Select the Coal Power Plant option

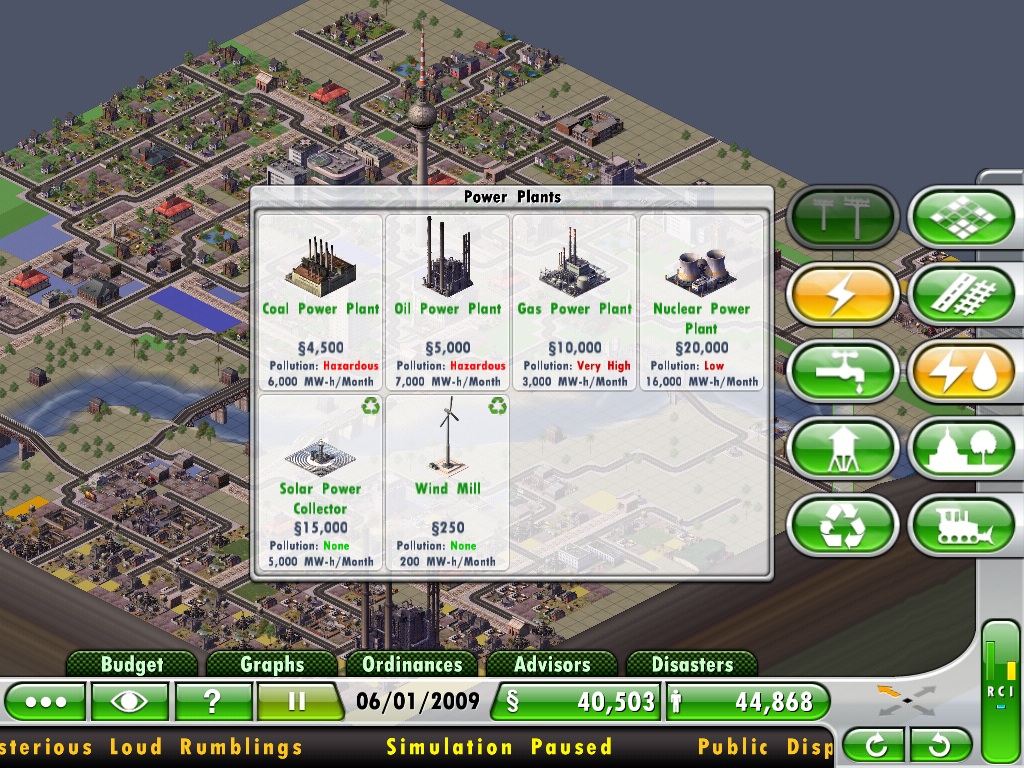click(321, 301)
